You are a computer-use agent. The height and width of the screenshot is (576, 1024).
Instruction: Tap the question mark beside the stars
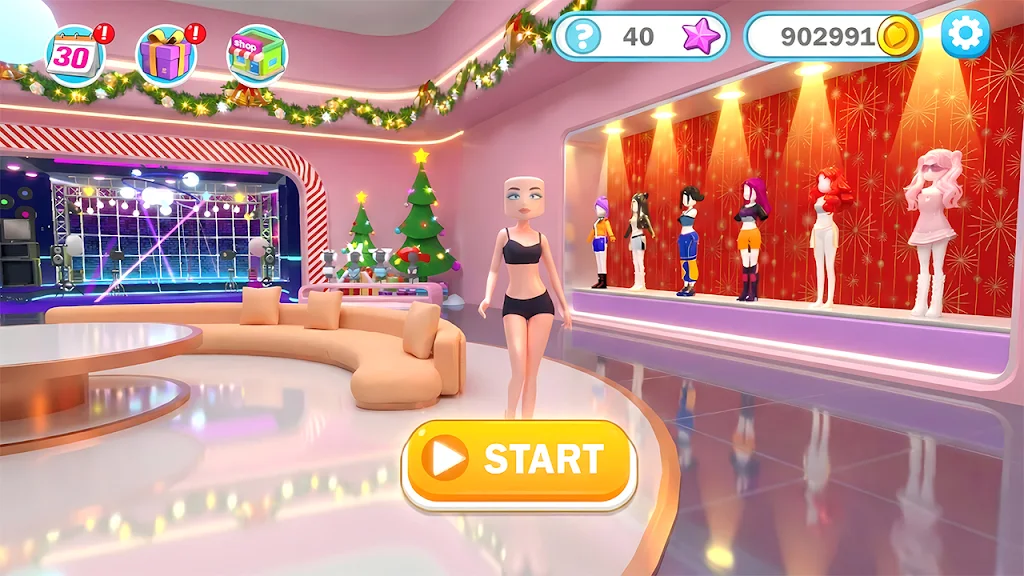(x=583, y=37)
